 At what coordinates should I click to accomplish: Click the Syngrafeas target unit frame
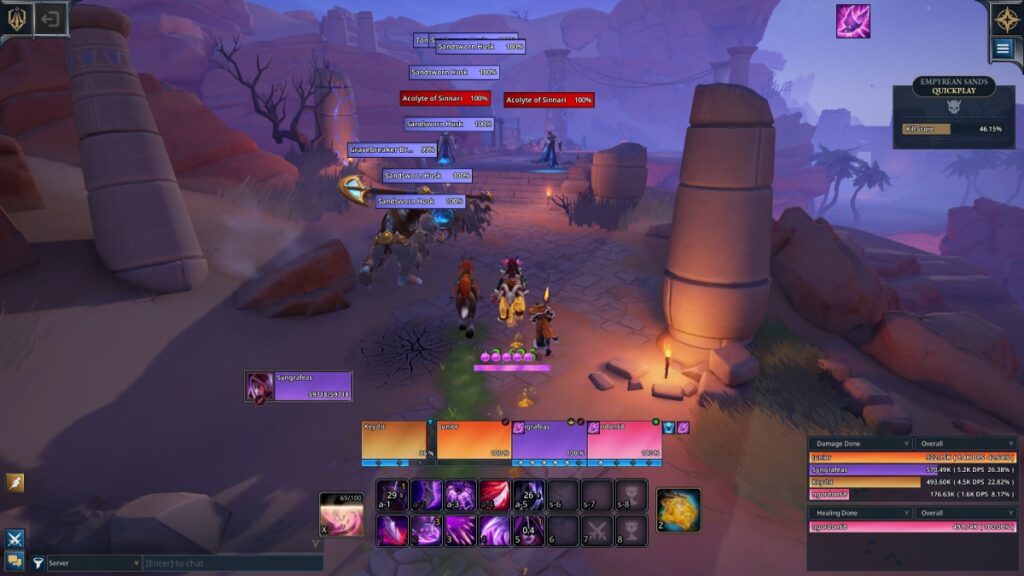299,387
